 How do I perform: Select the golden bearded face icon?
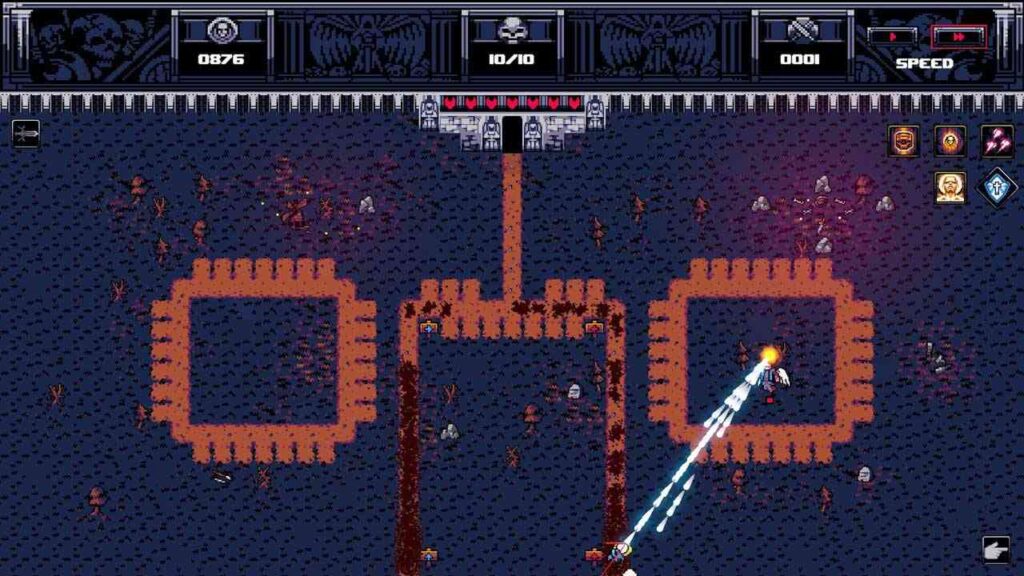[950, 187]
